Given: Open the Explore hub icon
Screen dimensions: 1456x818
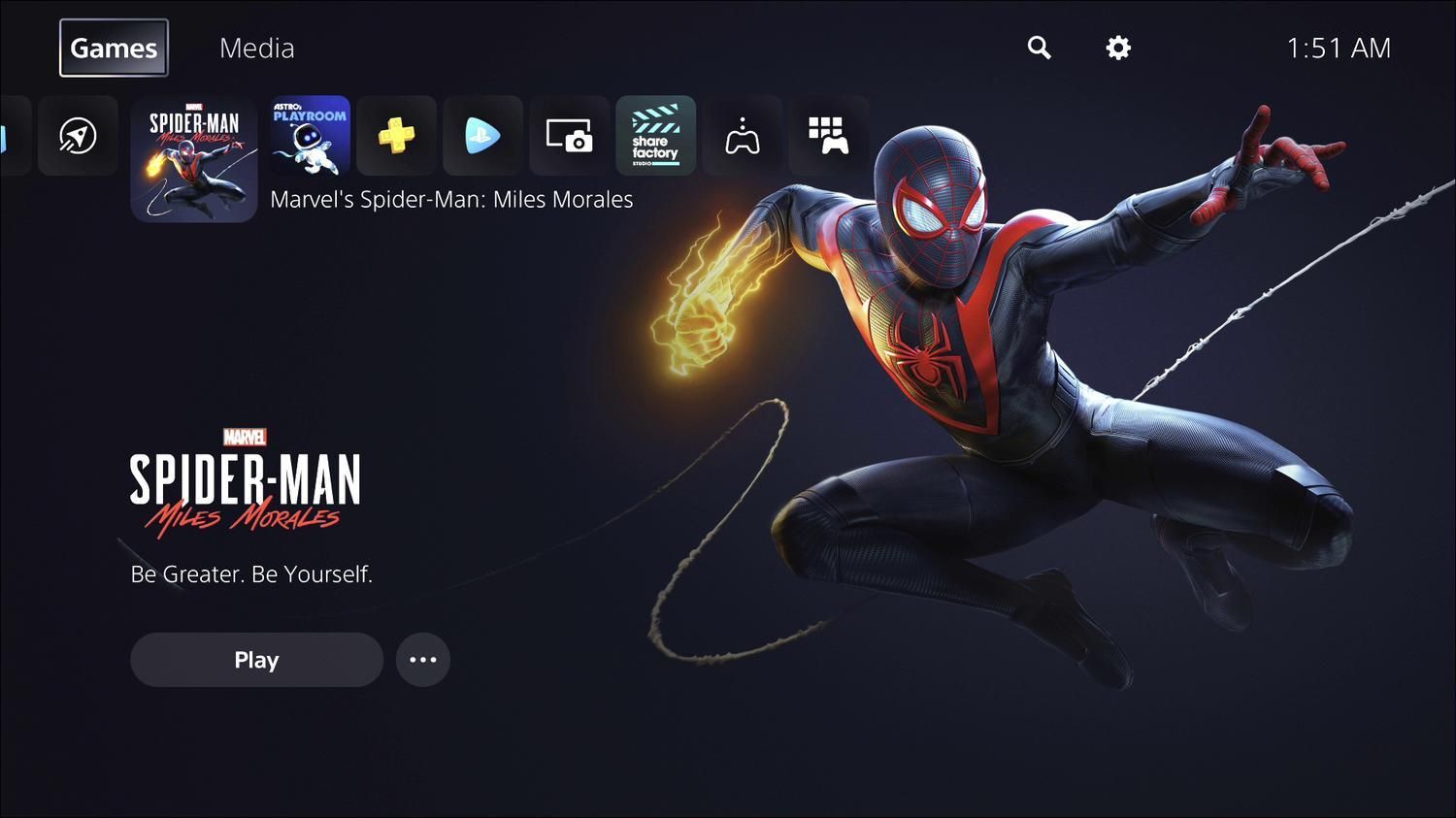Looking at the screenshot, I should point(78,136).
